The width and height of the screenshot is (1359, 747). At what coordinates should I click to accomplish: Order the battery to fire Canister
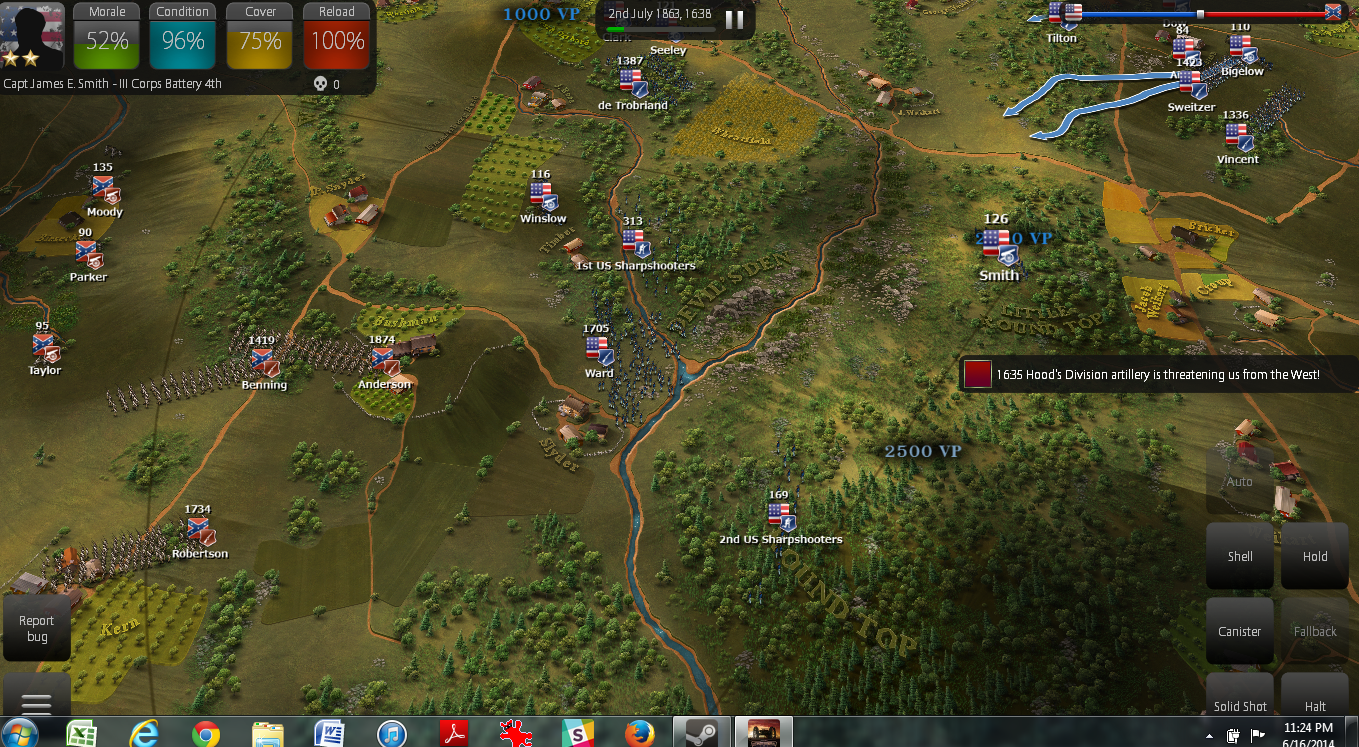(x=1240, y=631)
